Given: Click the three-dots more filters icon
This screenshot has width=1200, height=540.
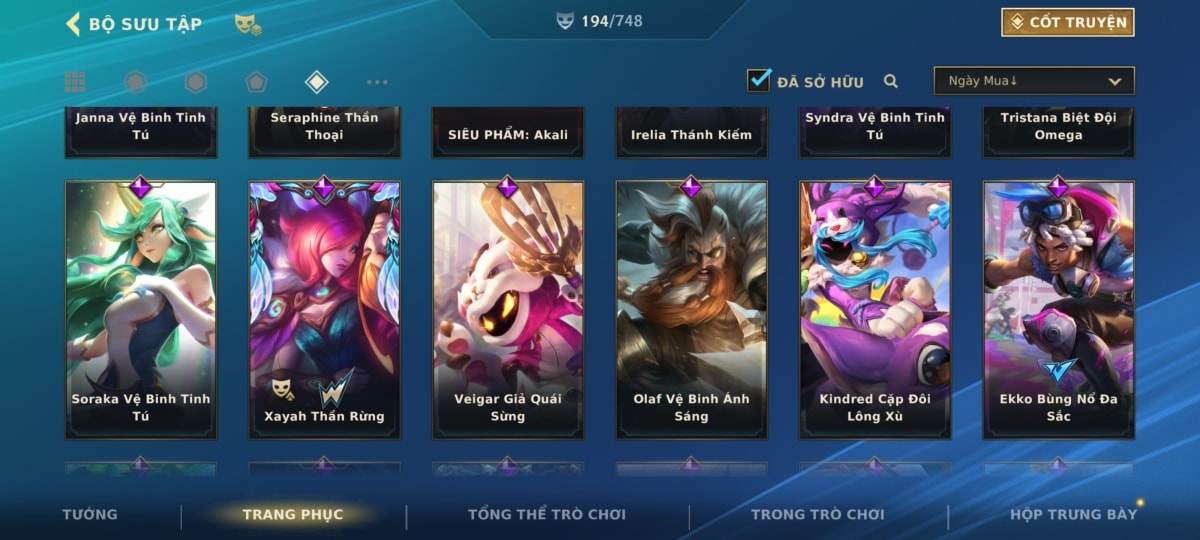Looking at the screenshot, I should pyautogui.click(x=376, y=82).
